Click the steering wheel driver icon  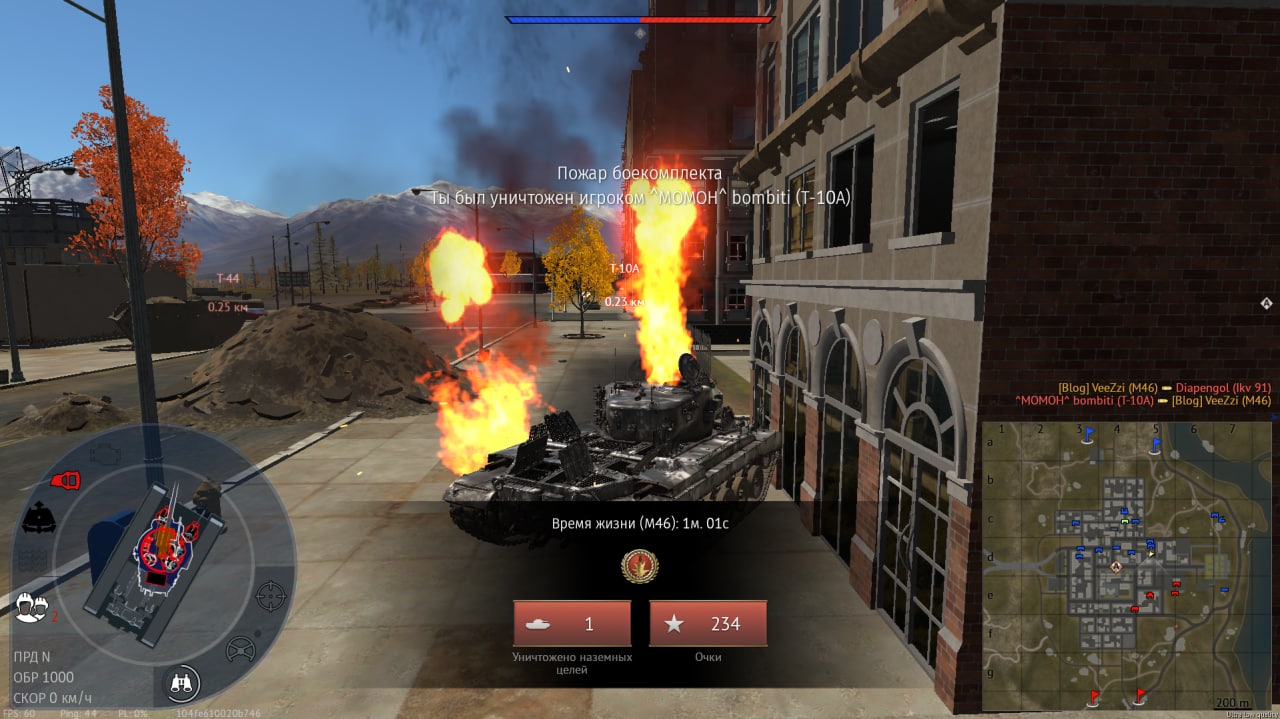click(x=240, y=650)
